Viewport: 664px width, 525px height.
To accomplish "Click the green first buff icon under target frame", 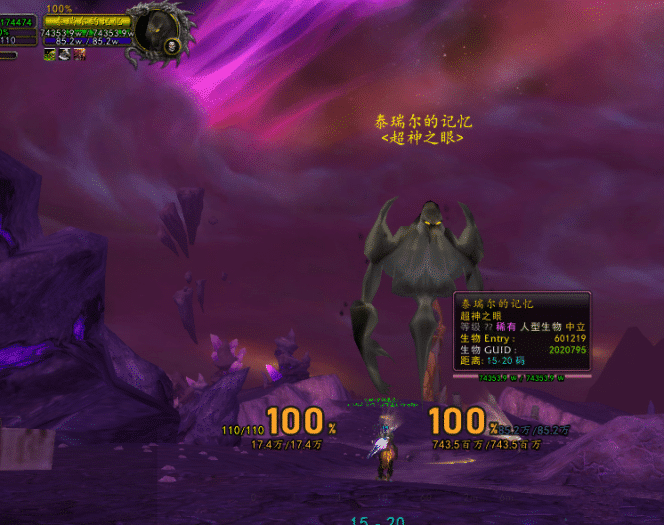I will click(x=49, y=54).
